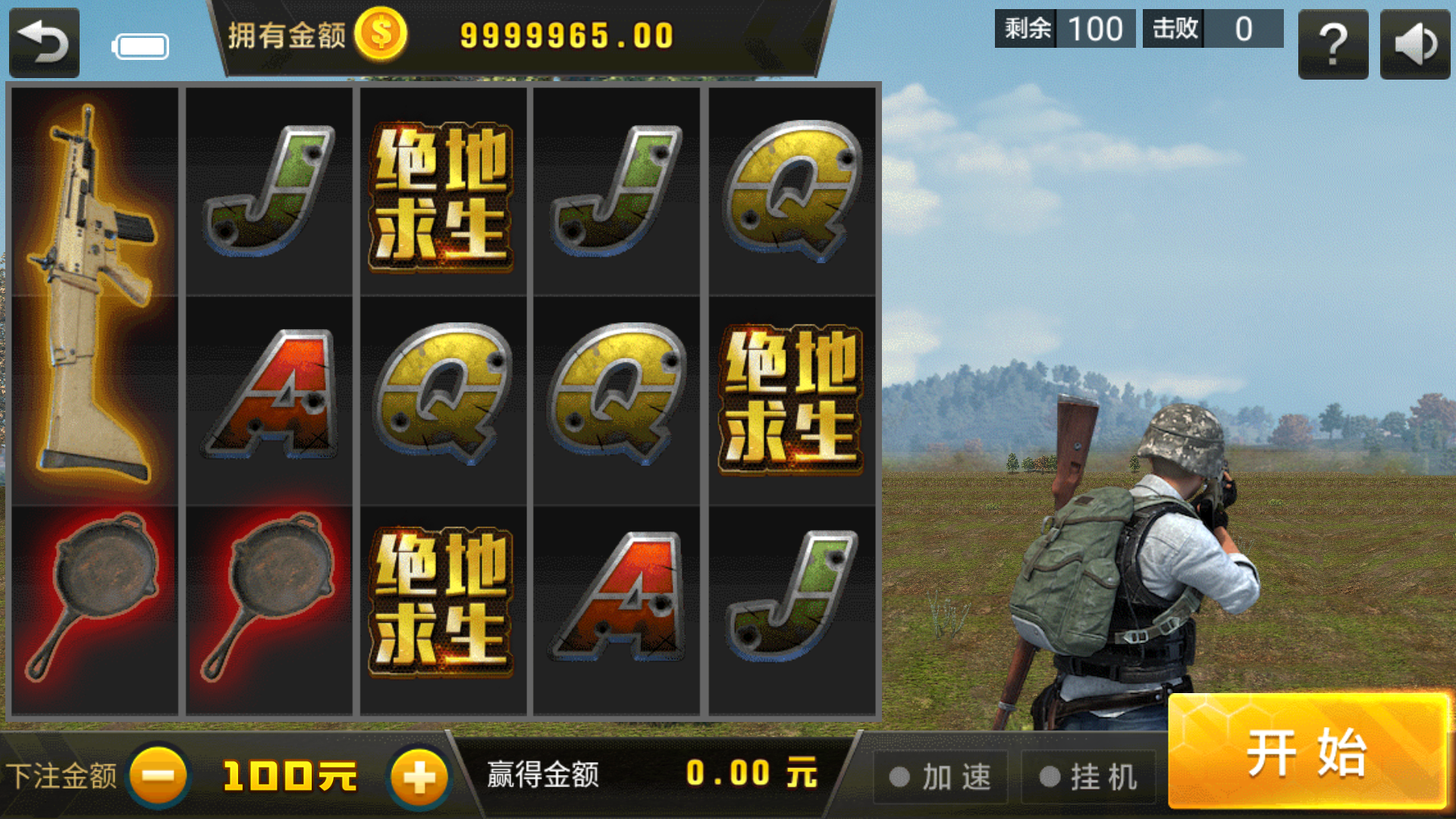This screenshot has height=819, width=1456.
Task: Go back using the return arrow icon
Action: point(43,42)
